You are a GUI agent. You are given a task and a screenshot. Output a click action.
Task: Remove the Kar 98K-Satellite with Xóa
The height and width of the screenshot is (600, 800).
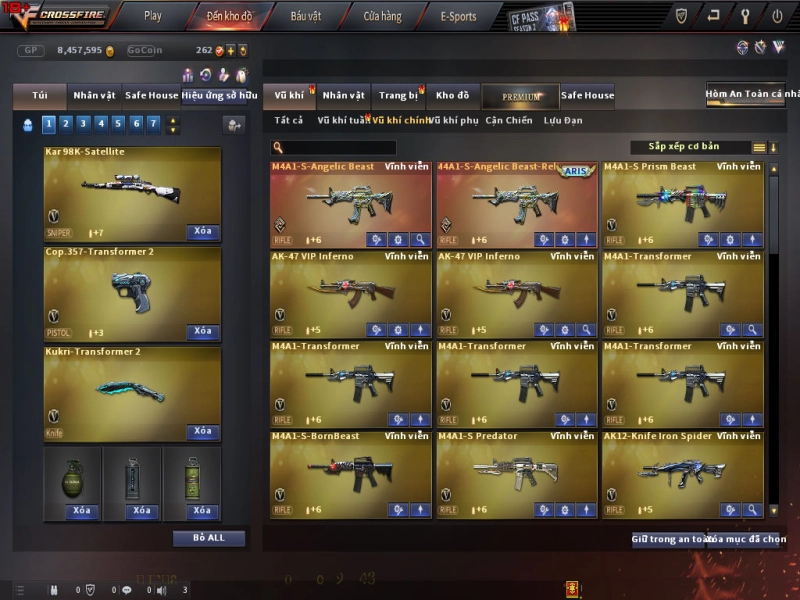coord(203,231)
